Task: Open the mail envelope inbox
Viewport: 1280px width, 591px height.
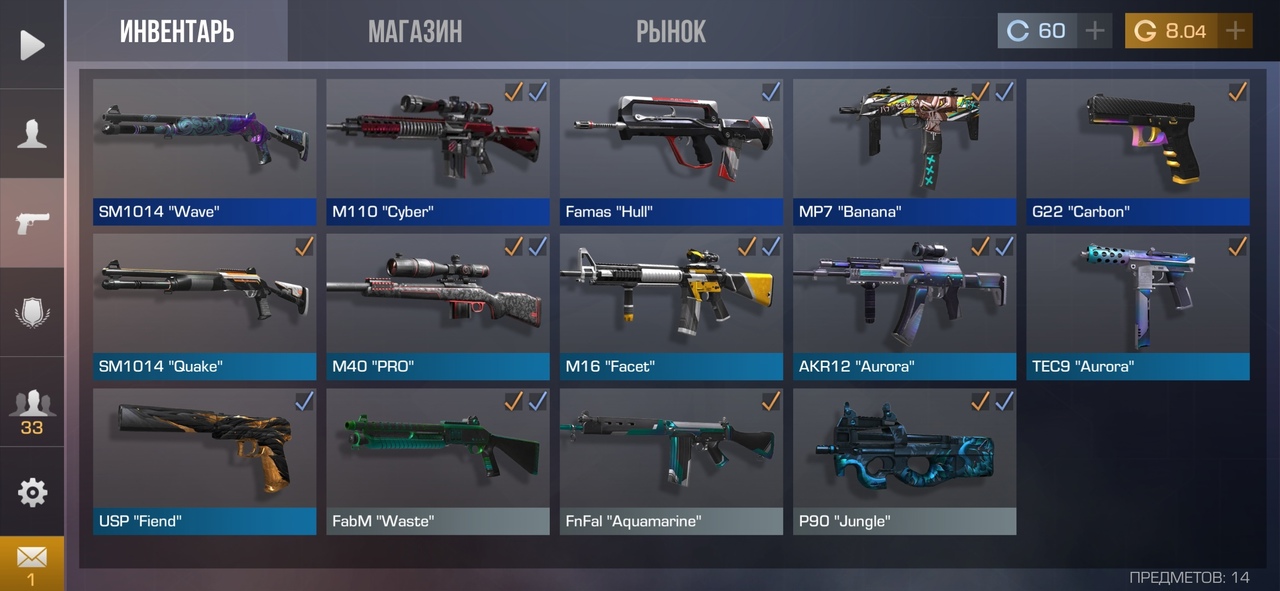Action: pos(32,562)
